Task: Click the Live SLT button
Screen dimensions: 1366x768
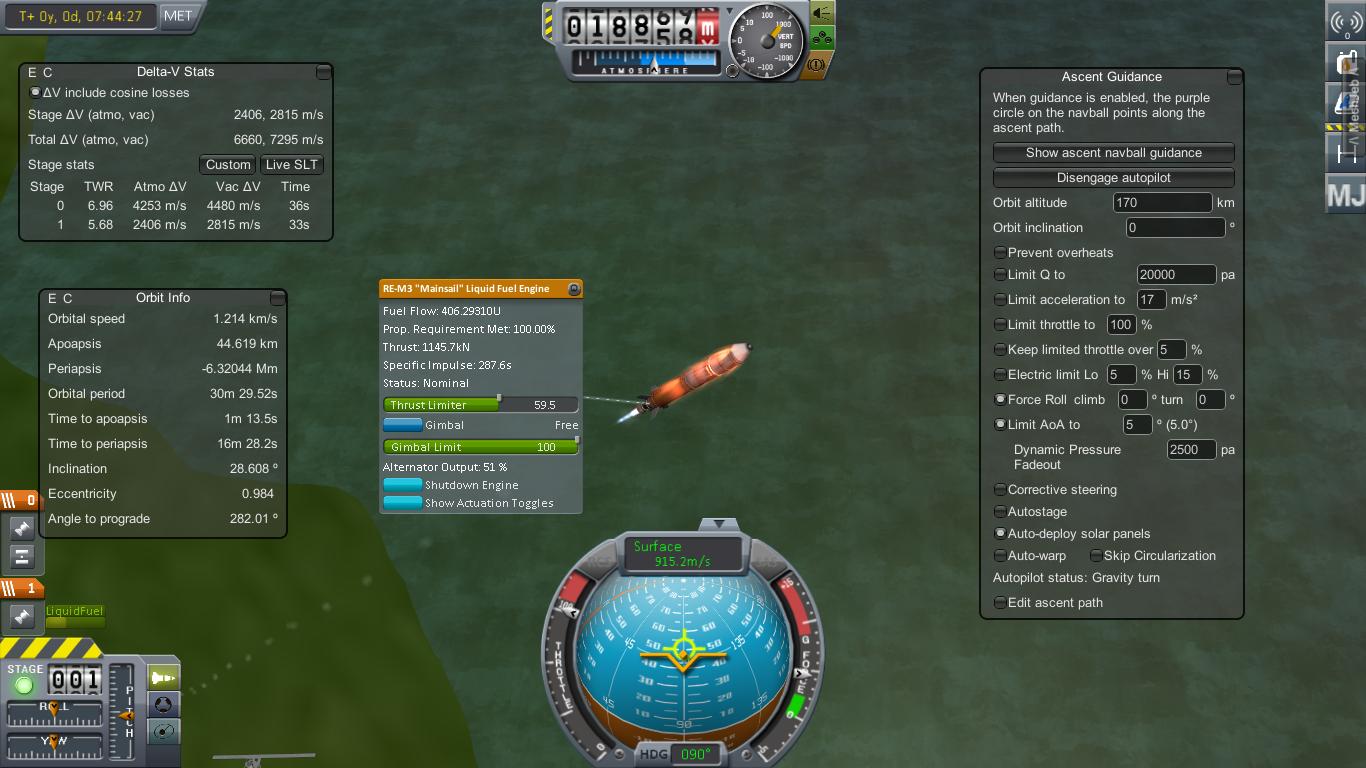Action: (x=292, y=165)
